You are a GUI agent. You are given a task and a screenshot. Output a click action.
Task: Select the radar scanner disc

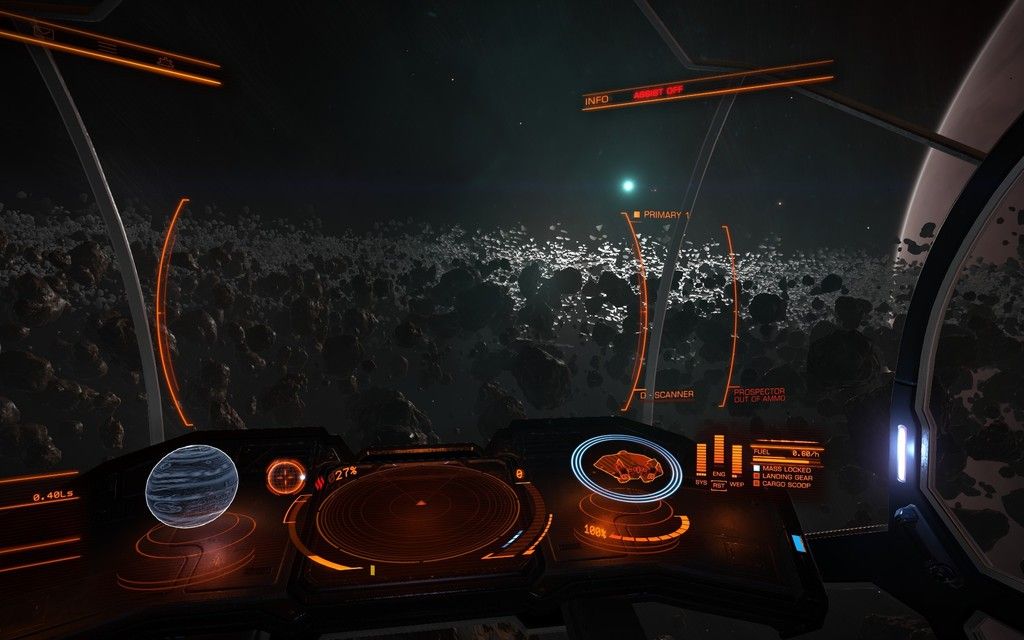[x=418, y=513]
